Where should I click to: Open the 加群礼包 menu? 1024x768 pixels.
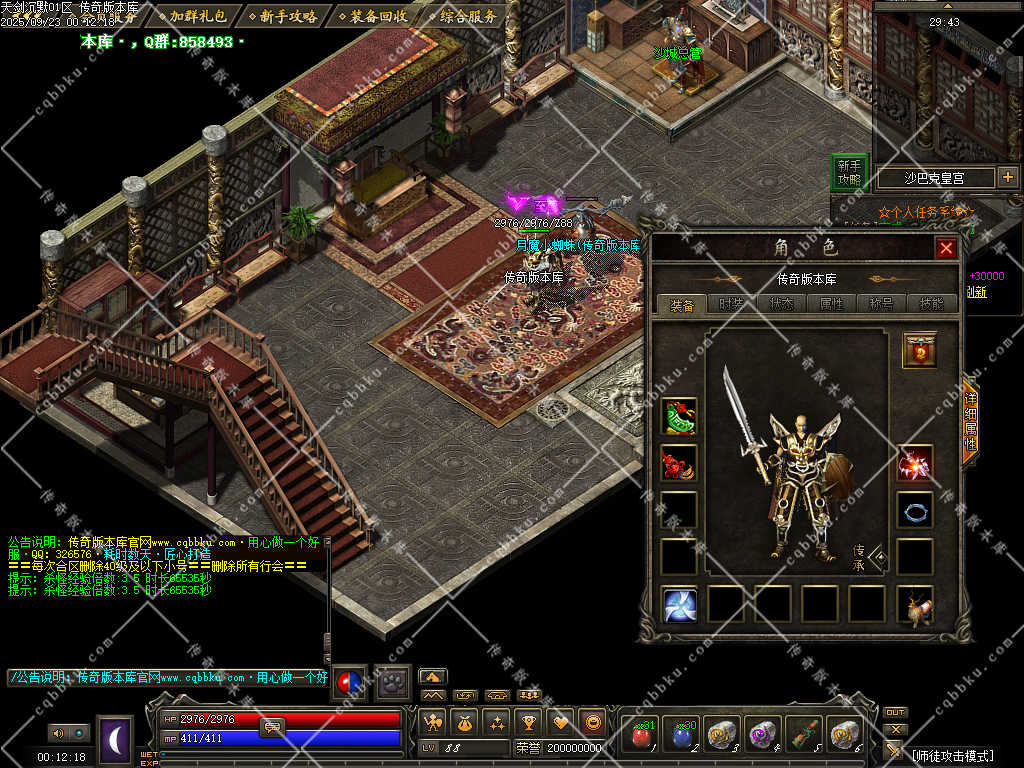(x=197, y=16)
